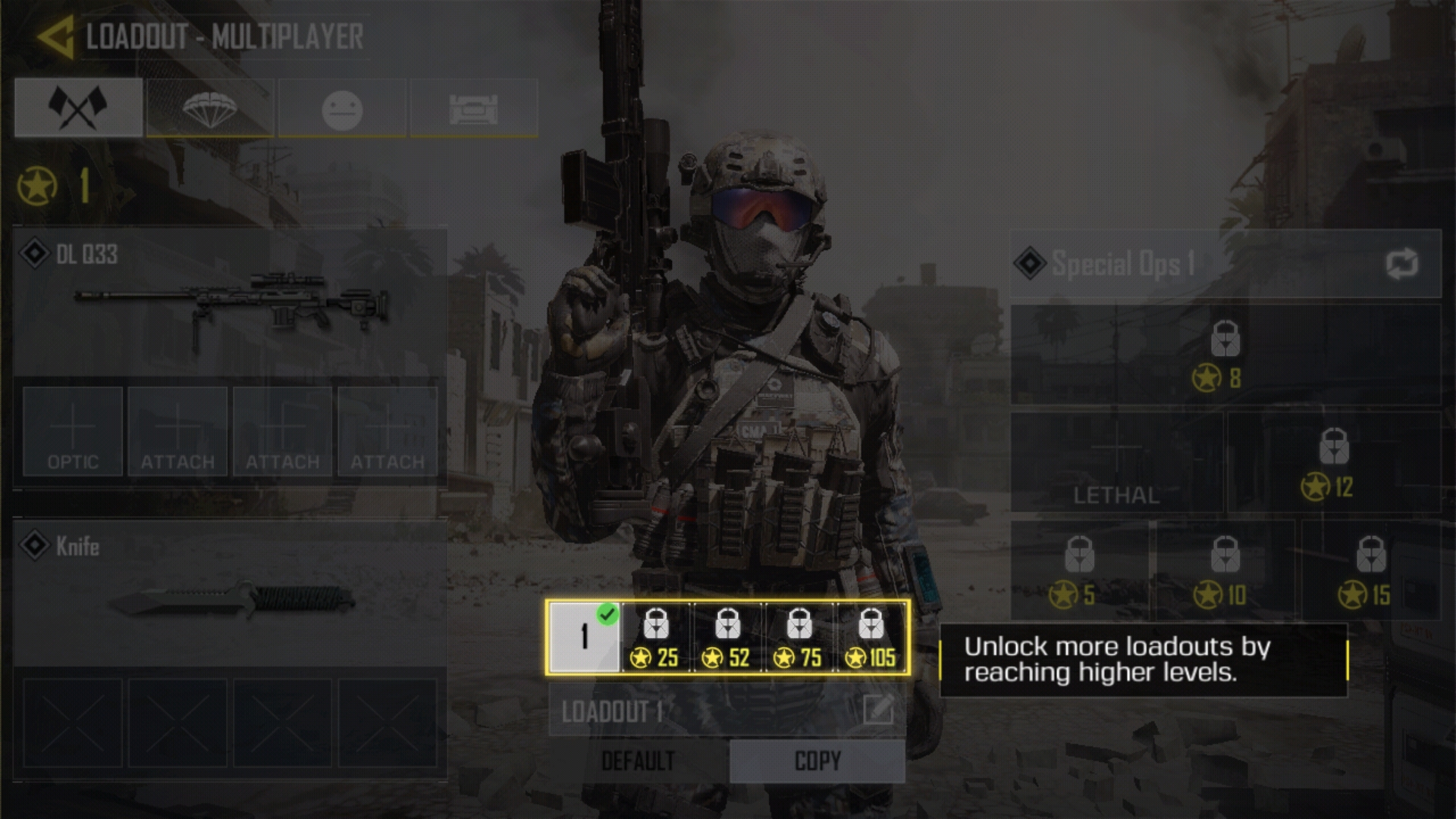The width and height of the screenshot is (1456, 819).
Task: Click the COPY loadout button
Action: (817, 761)
